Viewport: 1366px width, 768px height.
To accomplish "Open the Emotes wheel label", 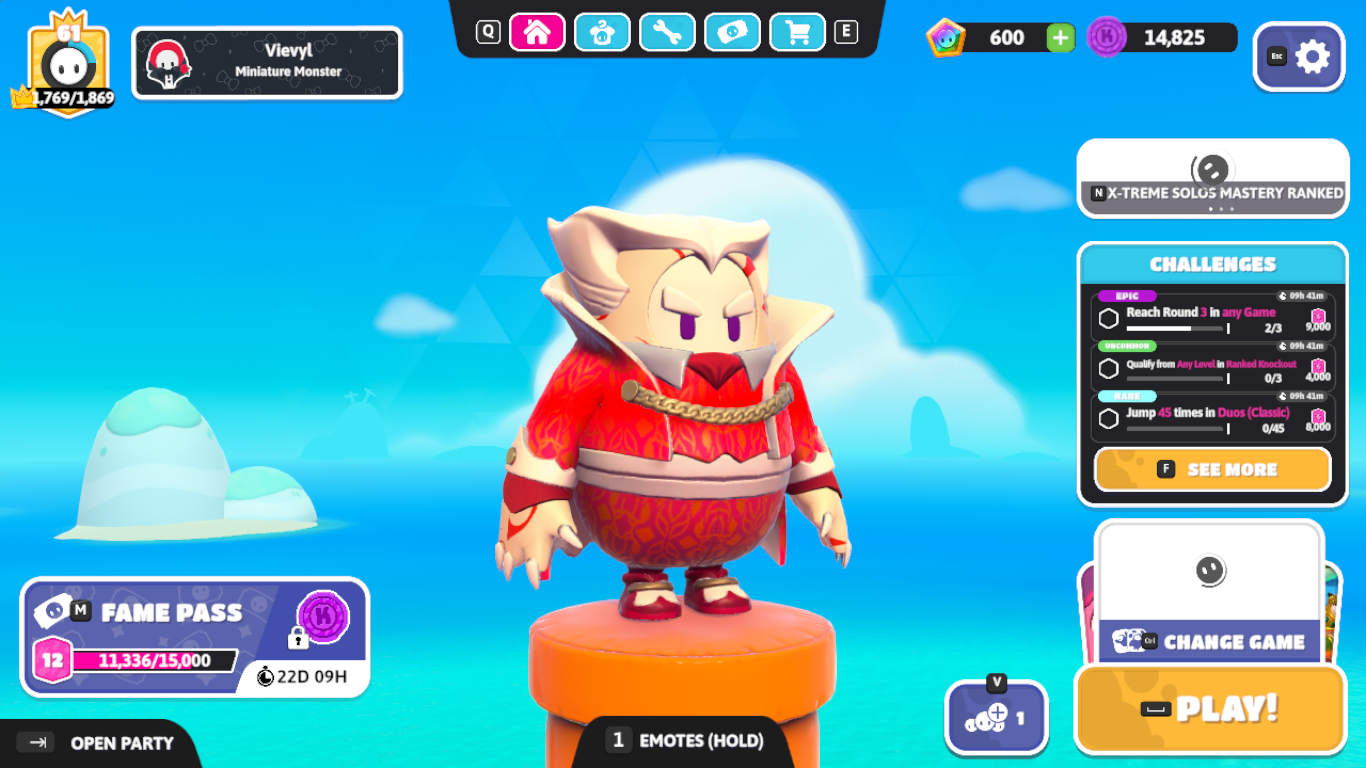I will click(x=685, y=740).
